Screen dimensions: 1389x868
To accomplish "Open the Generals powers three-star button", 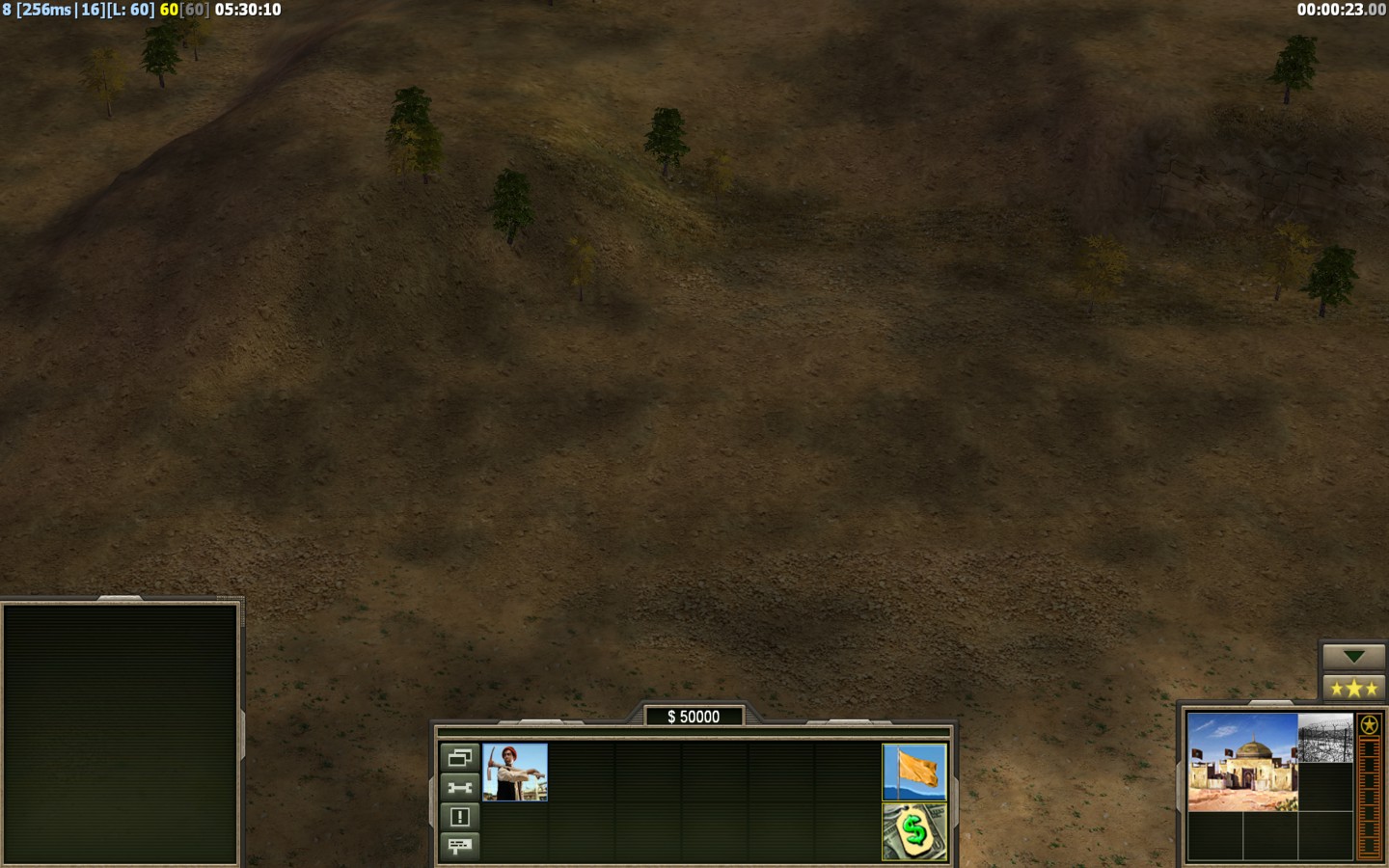I will (x=1353, y=689).
